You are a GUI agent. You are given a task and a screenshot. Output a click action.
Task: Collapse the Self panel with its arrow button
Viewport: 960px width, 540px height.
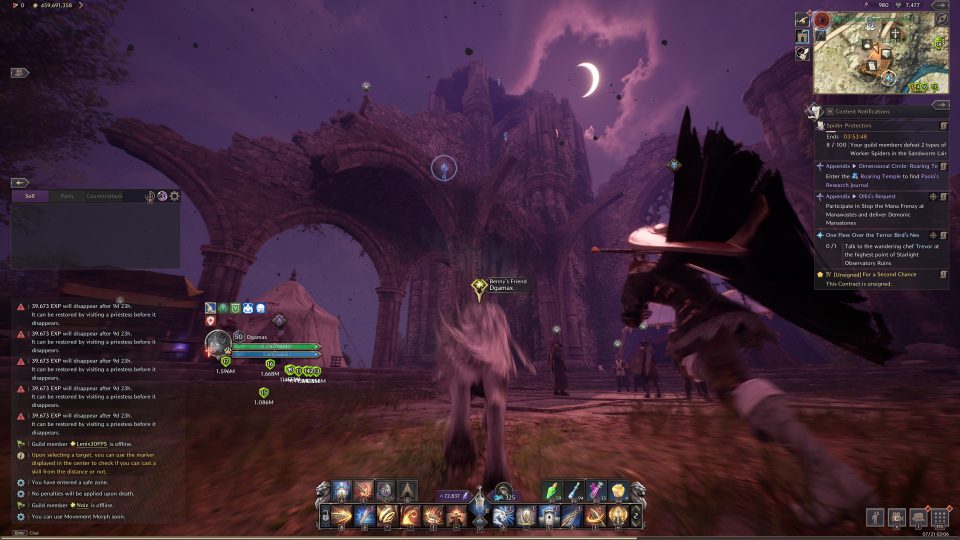point(19,183)
